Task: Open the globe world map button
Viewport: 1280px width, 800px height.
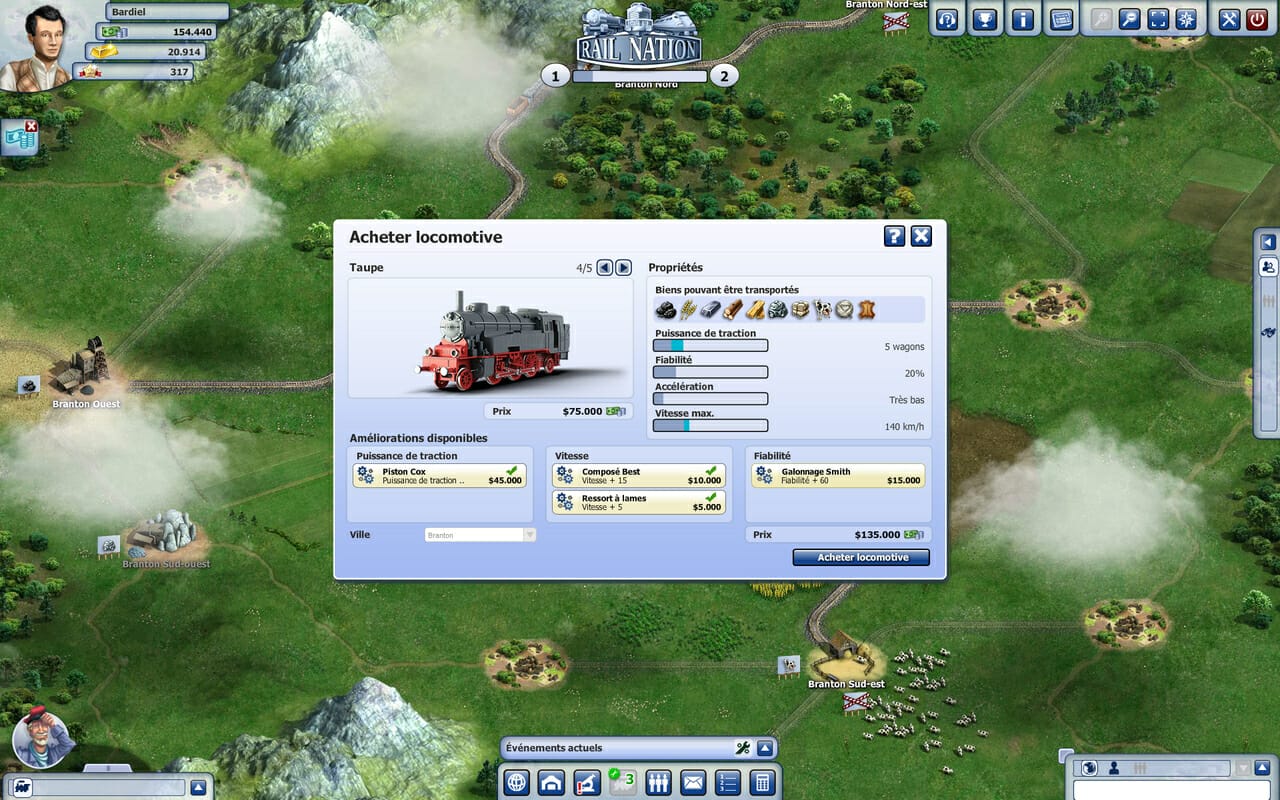Action: pyautogui.click(x=516, y=782)
